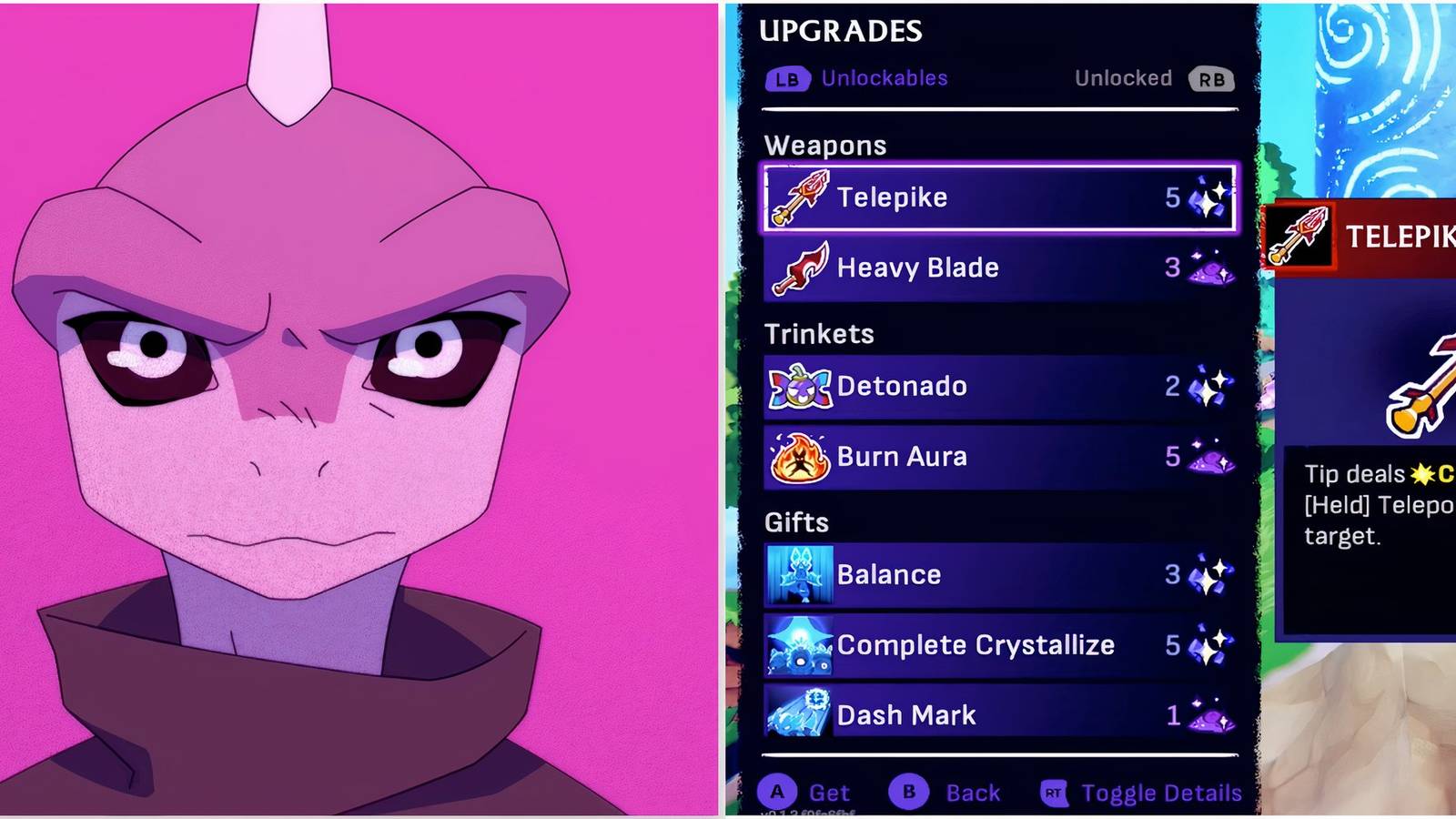Select the Dash Mark ice icon
This screenshot has height=819, width=1456.
pos(799,715)
